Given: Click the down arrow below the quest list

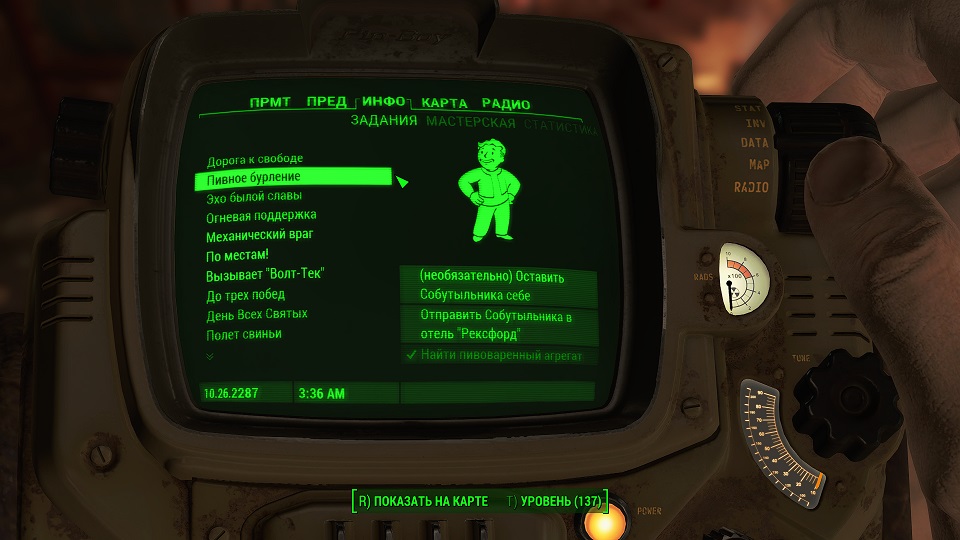Looking at the screenshot, I should [x=210, y=356].
